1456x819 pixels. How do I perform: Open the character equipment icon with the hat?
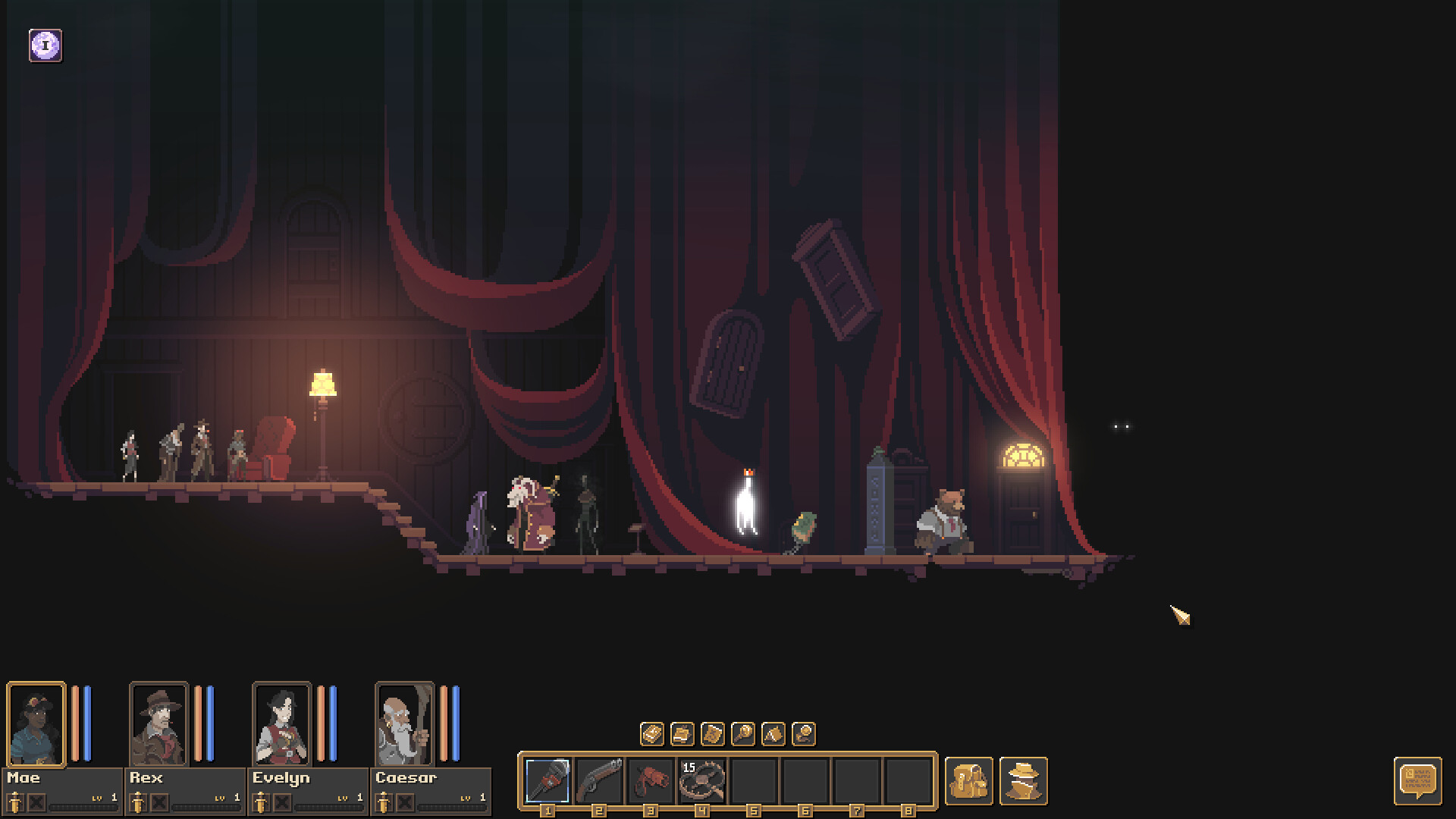click(1022, 781)
